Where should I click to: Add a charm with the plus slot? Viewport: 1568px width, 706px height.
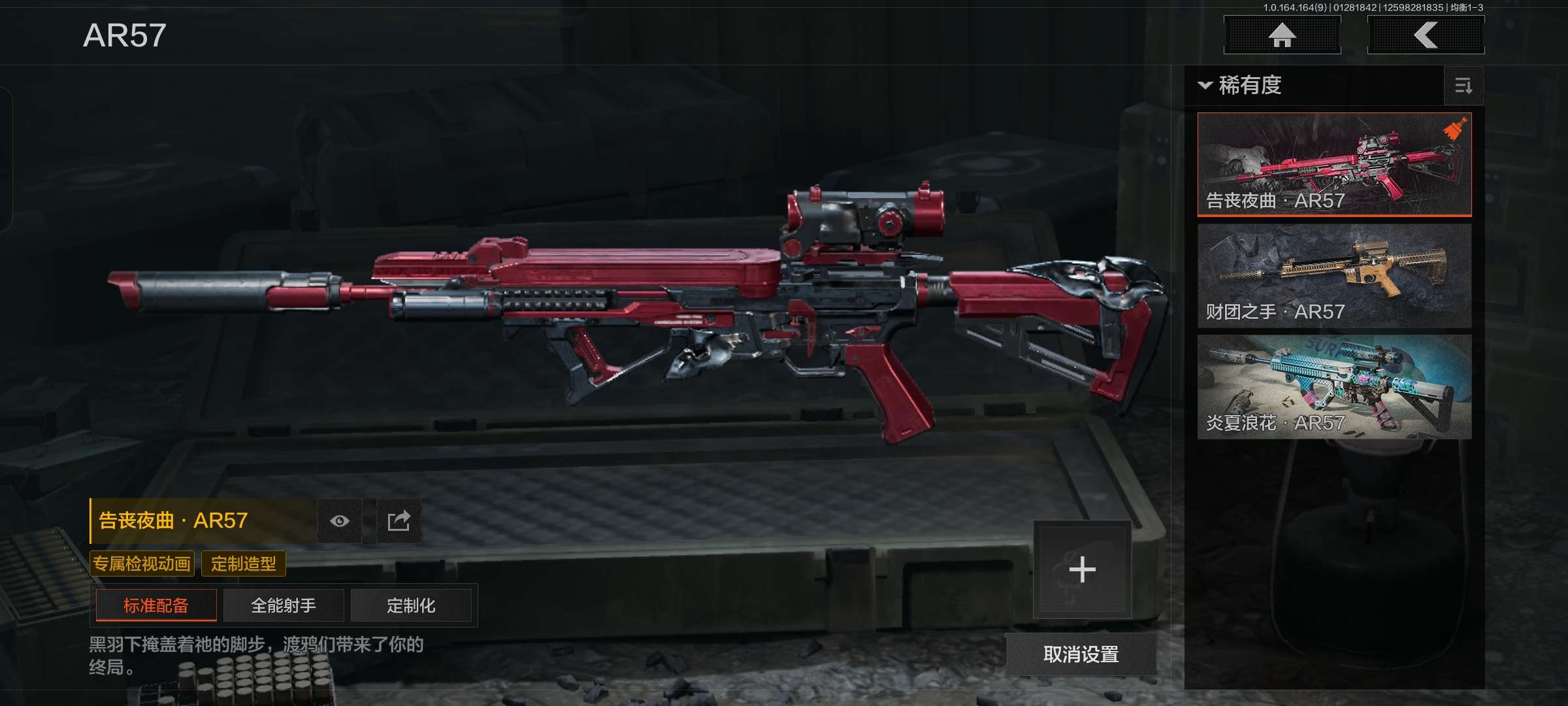(x=1082, y=569)
